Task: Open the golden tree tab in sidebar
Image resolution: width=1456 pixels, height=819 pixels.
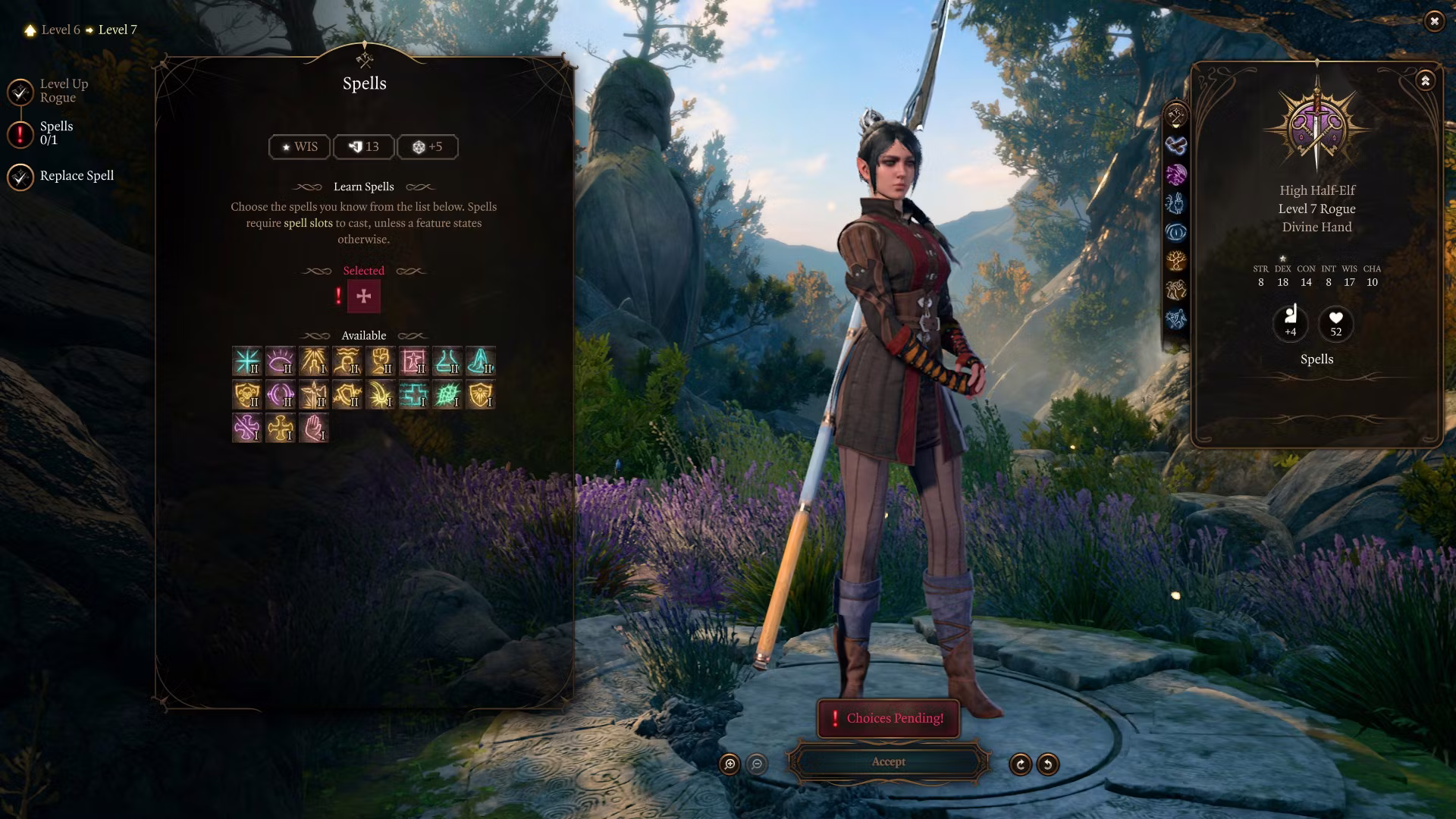Action: pos(1175,261)
